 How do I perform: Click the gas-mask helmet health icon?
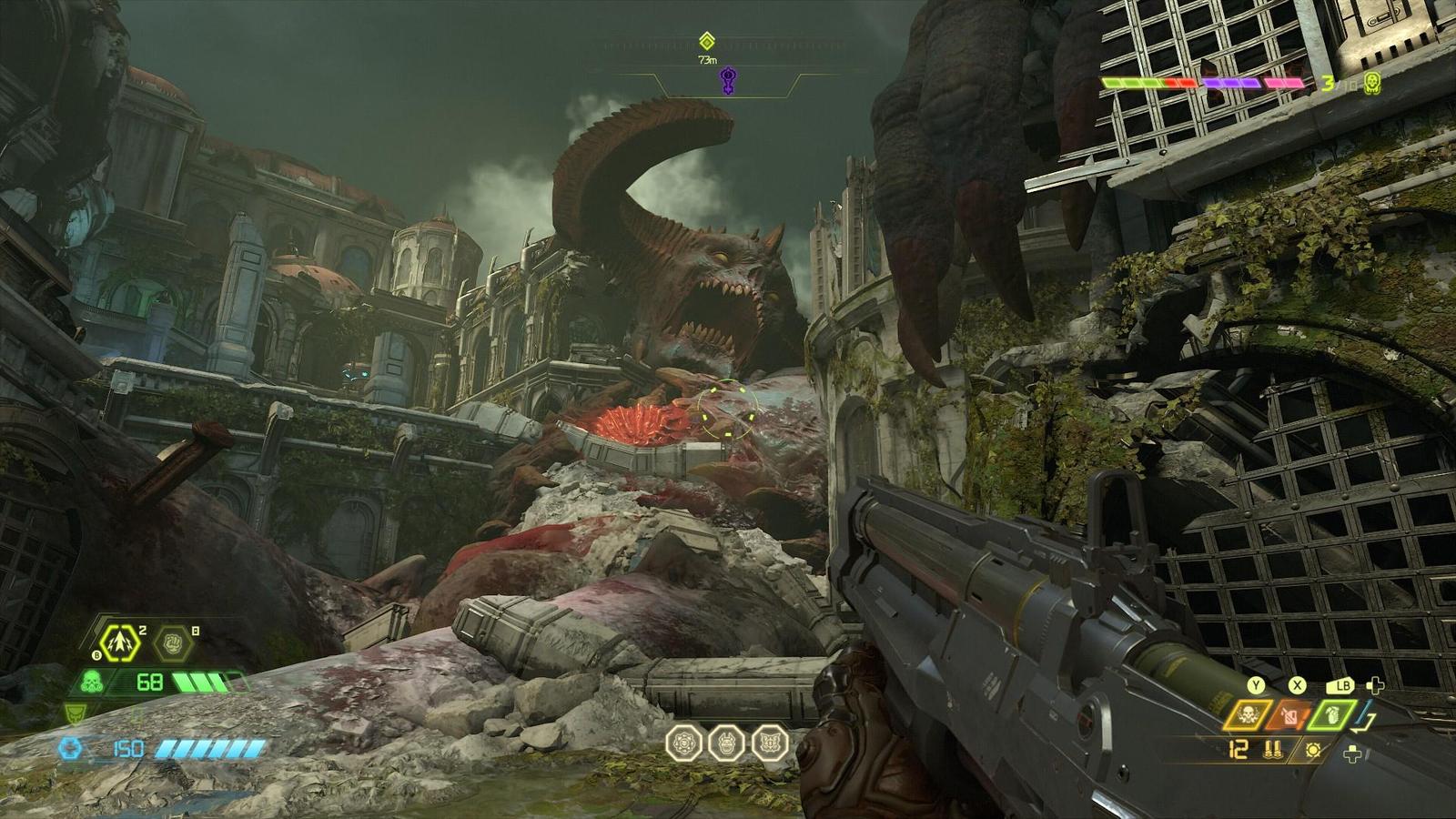[94, 681]
